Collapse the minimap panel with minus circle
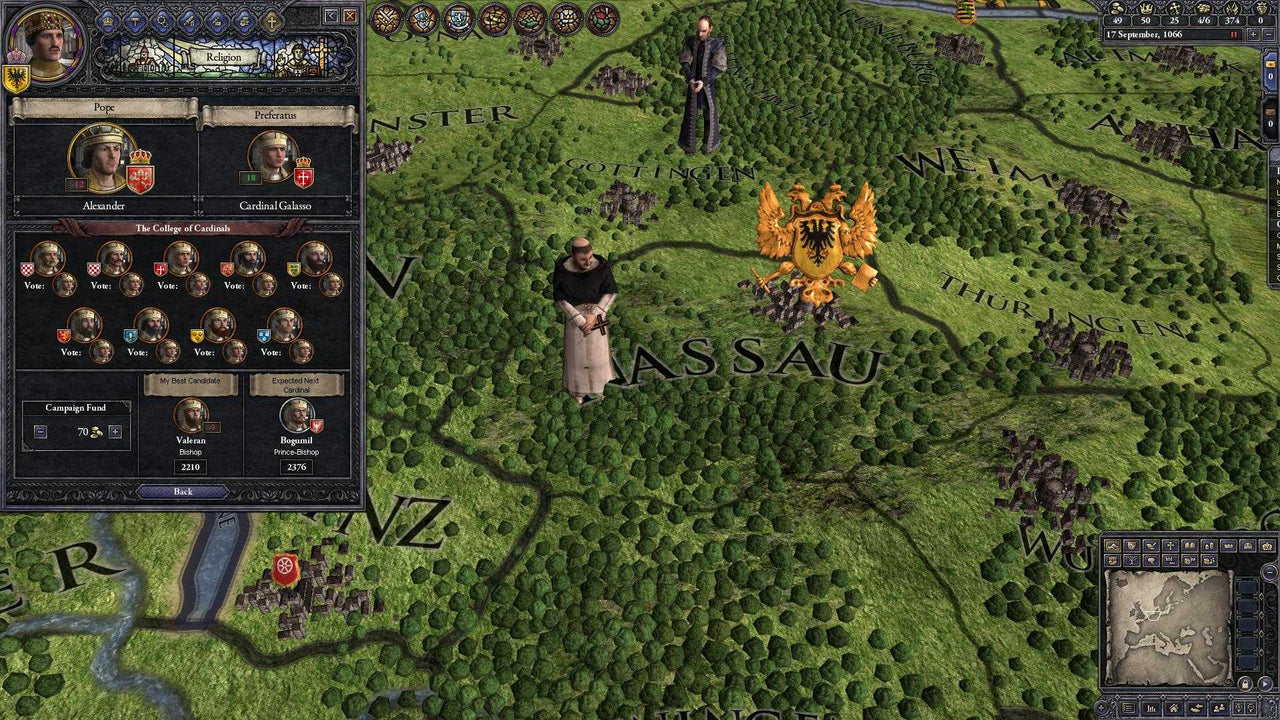Viewport: 1280px width, 720px height. [1267, 571]
